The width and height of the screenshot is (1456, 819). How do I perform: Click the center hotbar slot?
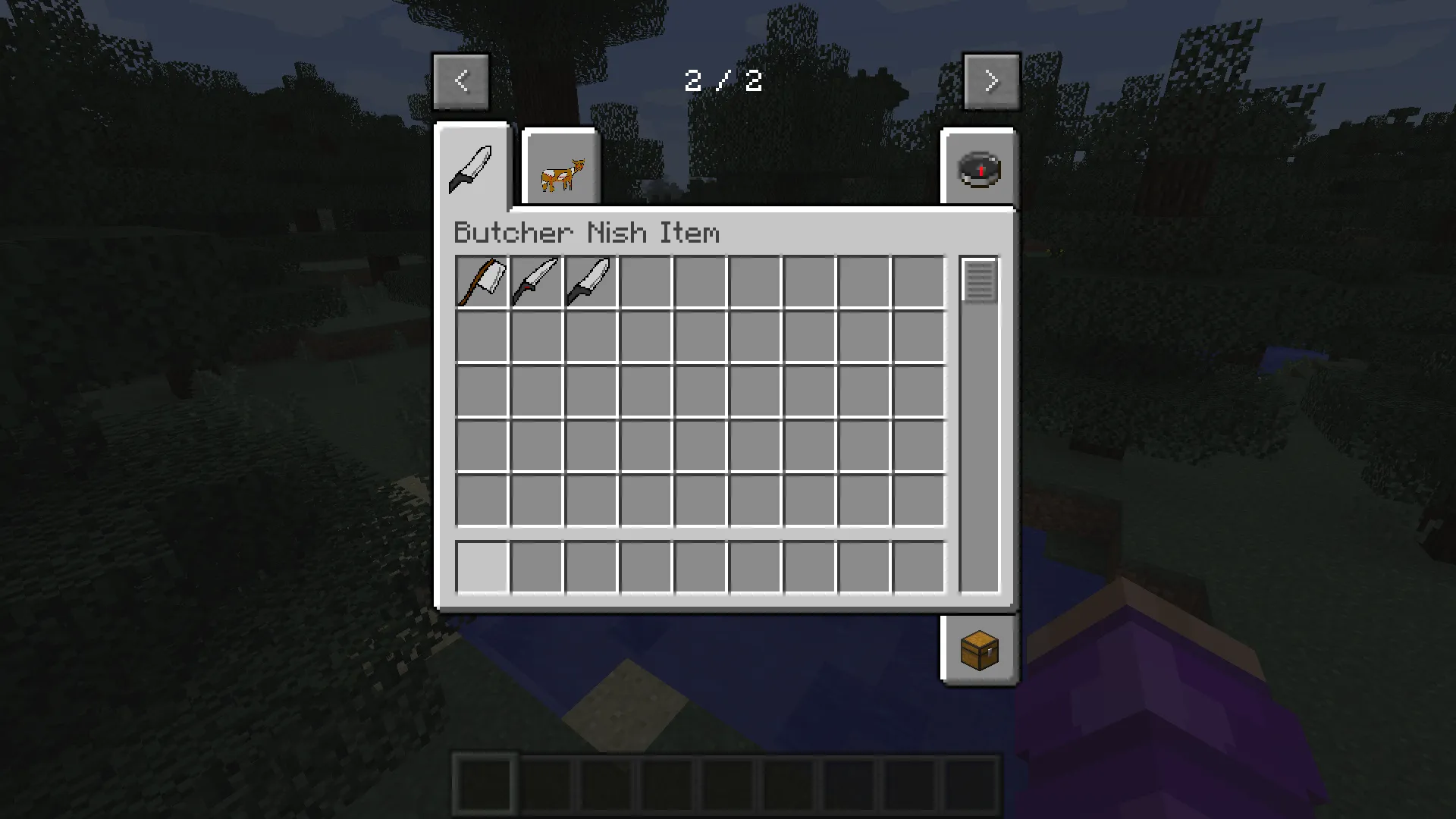point(728,785)
